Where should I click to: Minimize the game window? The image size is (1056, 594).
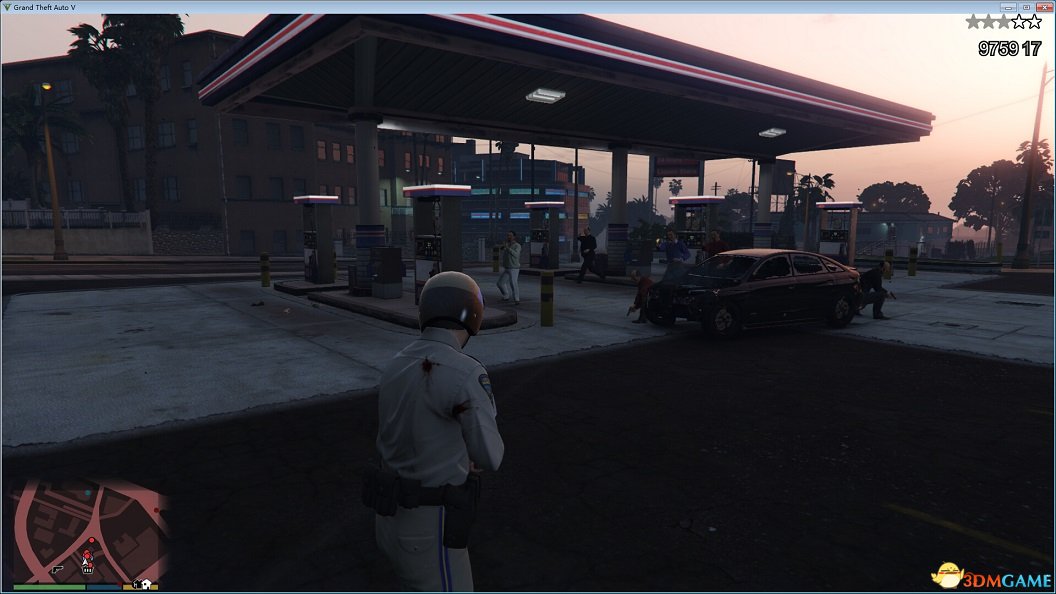point(1009,7)
